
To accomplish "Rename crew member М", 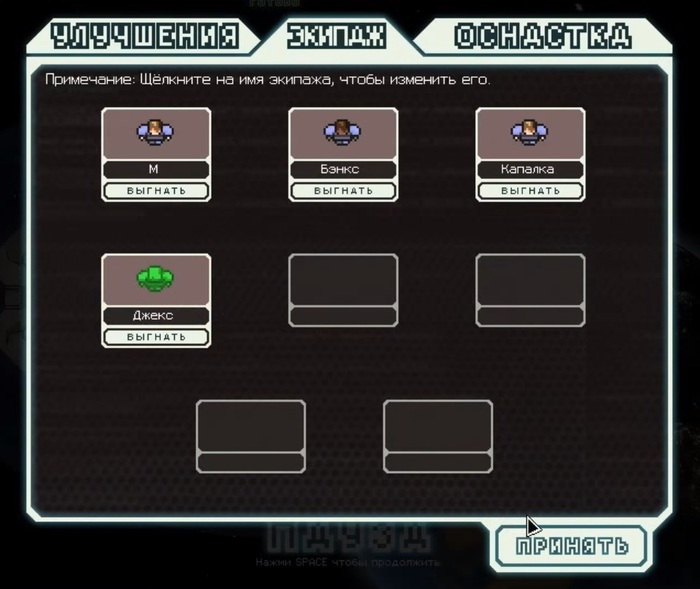I will pyautogui.click(x=156, y=170).
